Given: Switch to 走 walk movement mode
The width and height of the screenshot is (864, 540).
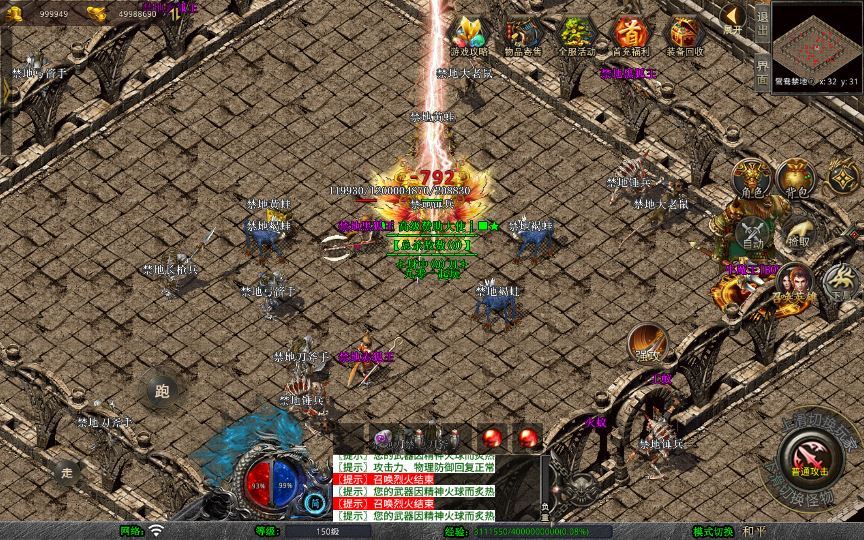Looking at the screenshot, I should click(x=68, y=471).
